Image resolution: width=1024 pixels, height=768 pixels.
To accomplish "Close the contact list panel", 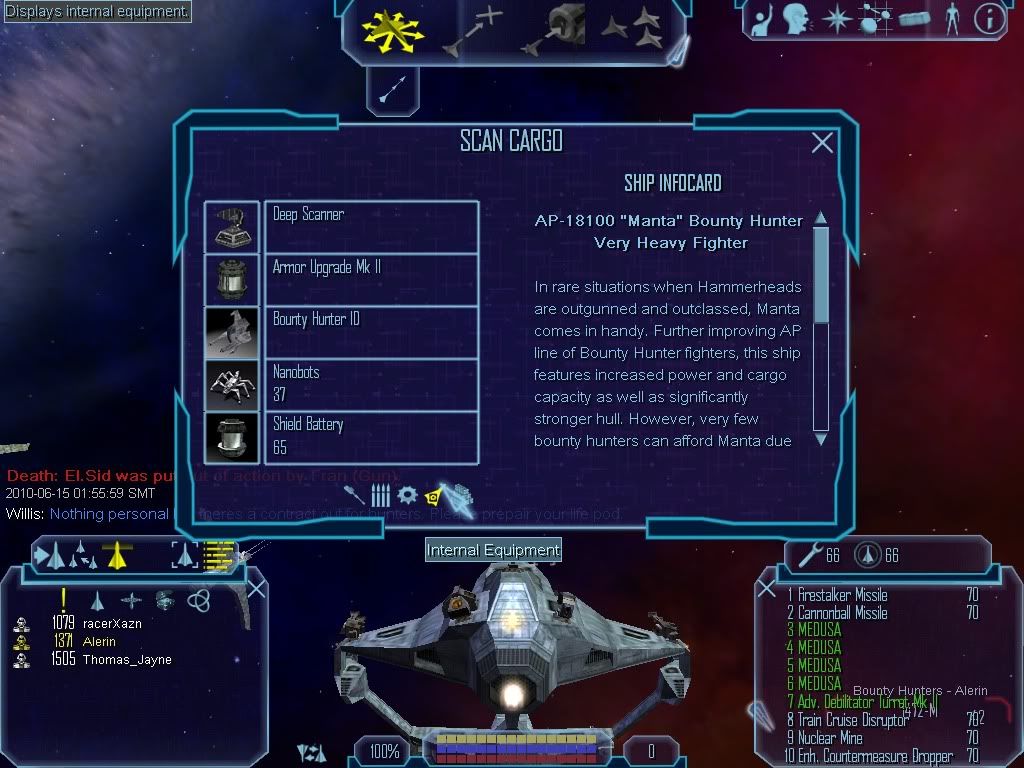I will (256, 589).
